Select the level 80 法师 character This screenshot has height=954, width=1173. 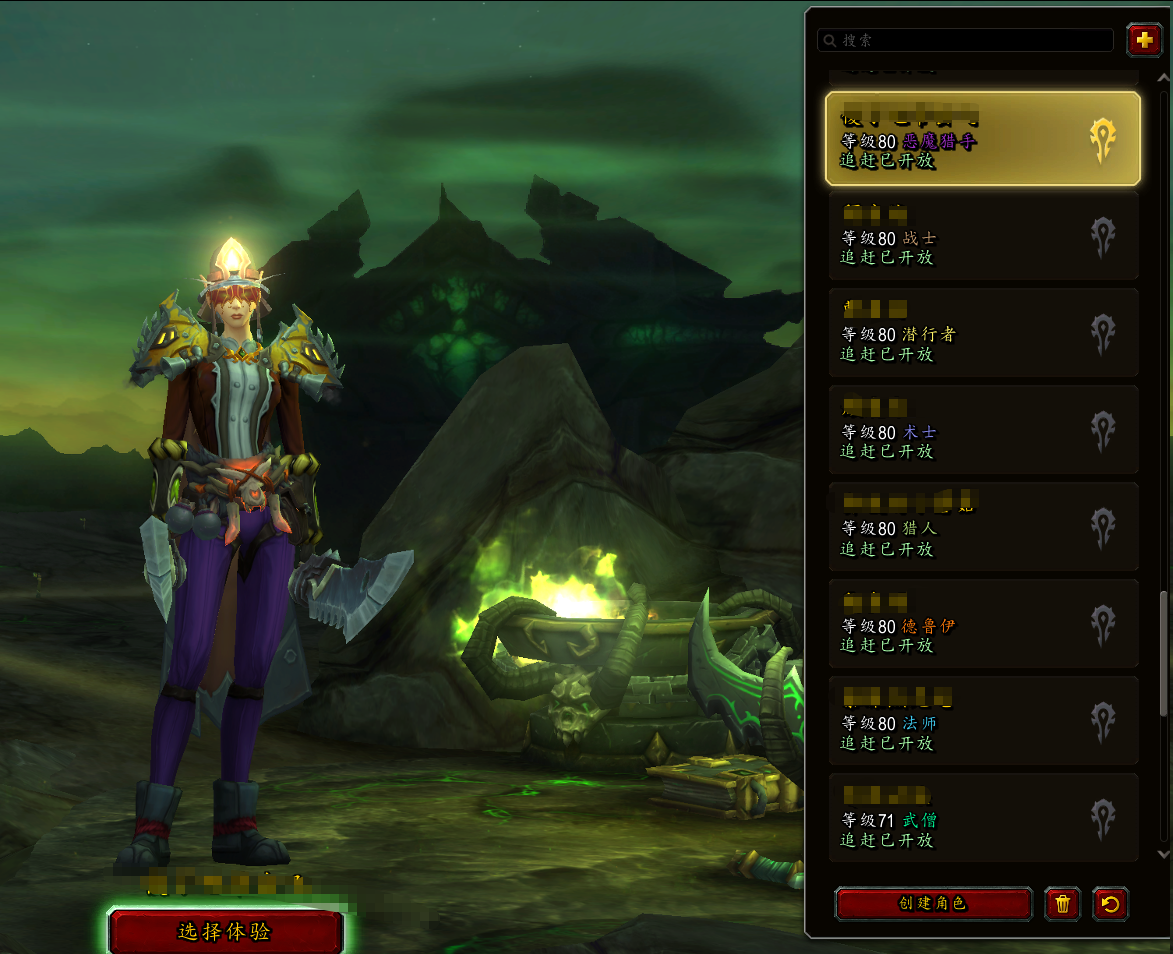click(982, 721)
